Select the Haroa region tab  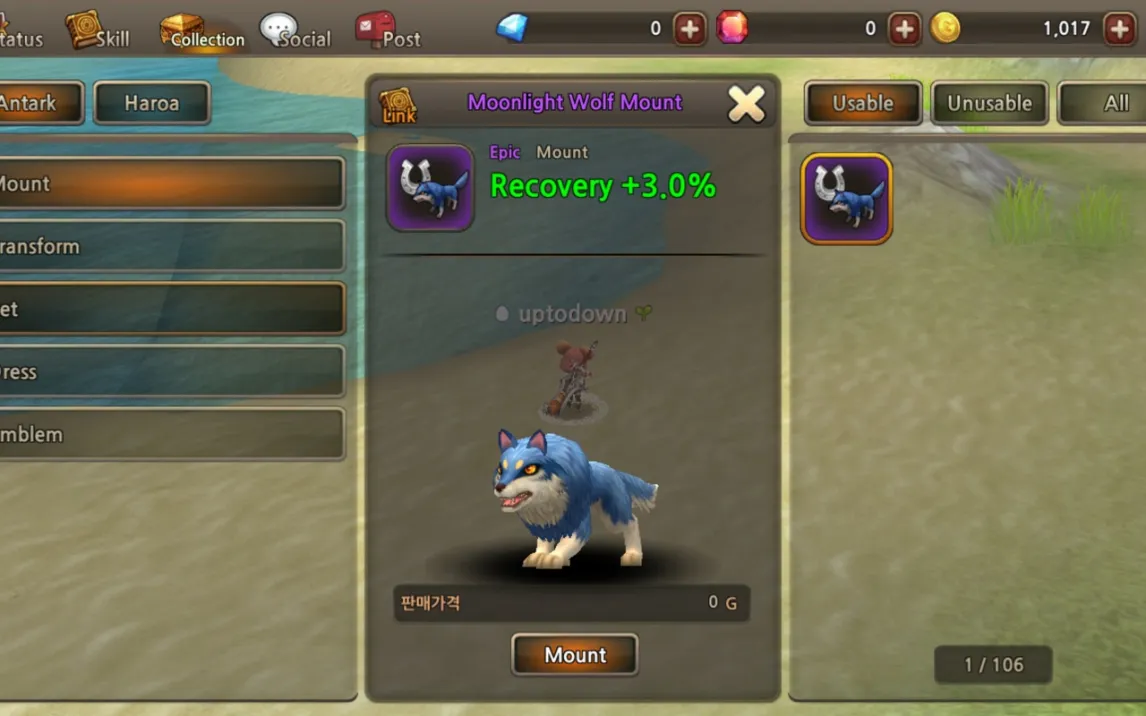[x=152, y=103]
